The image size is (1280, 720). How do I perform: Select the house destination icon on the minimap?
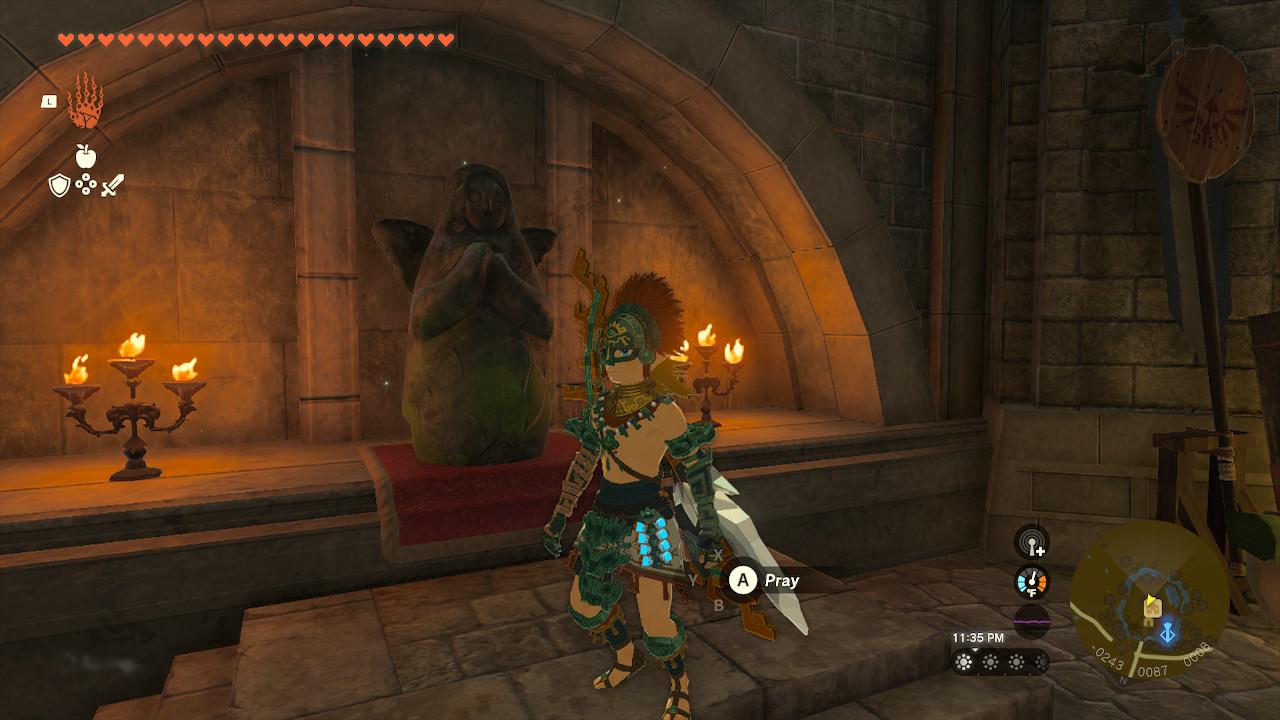click(x=1151, y=606)
